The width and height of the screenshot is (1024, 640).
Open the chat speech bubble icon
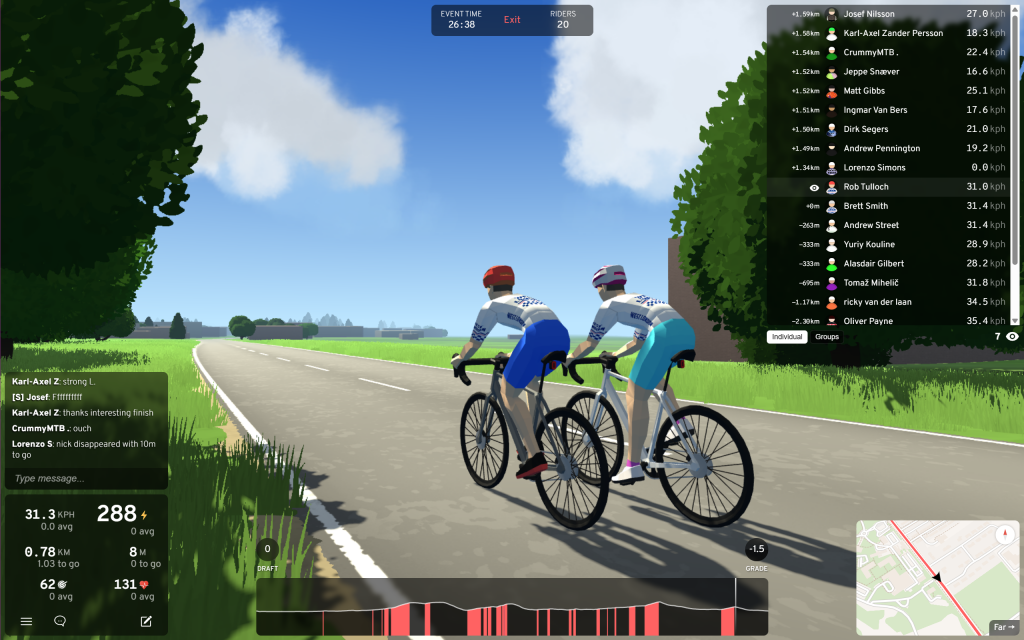pyautogui.click(x=60, y=621)
